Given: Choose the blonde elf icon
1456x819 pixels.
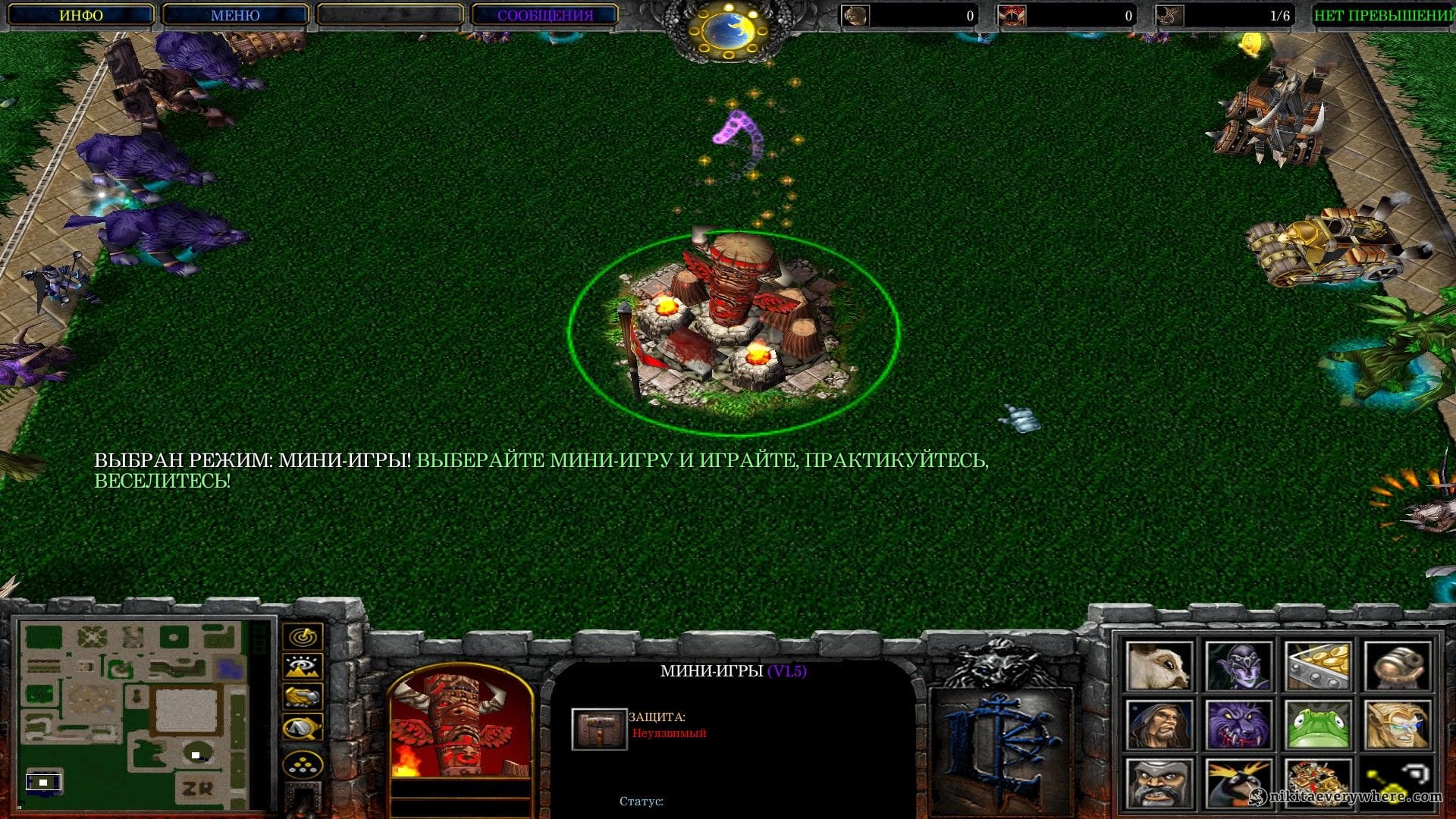Looking at the screenshot, I should [1397, 725].
